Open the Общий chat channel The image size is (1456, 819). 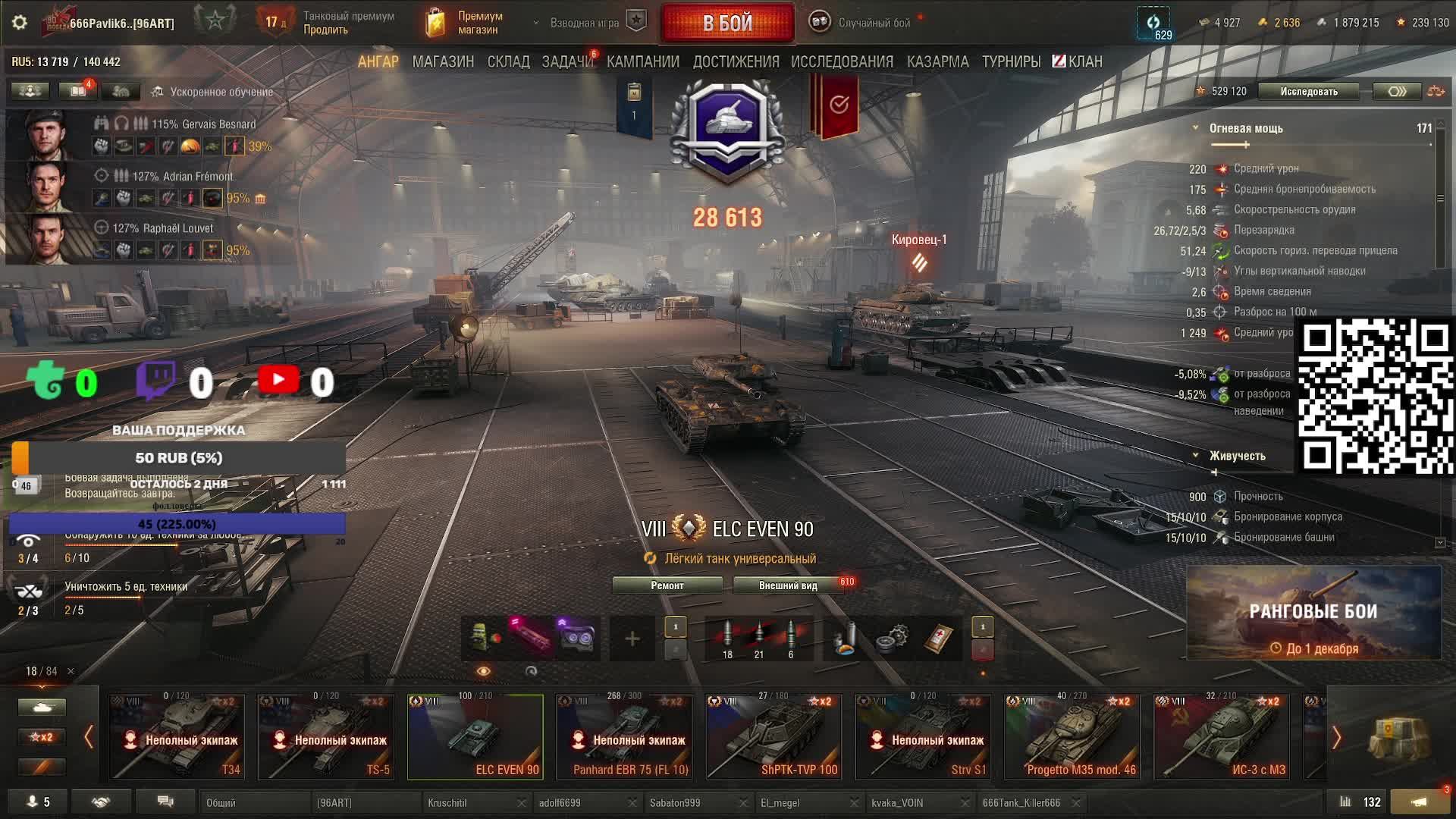pos(254,802)
